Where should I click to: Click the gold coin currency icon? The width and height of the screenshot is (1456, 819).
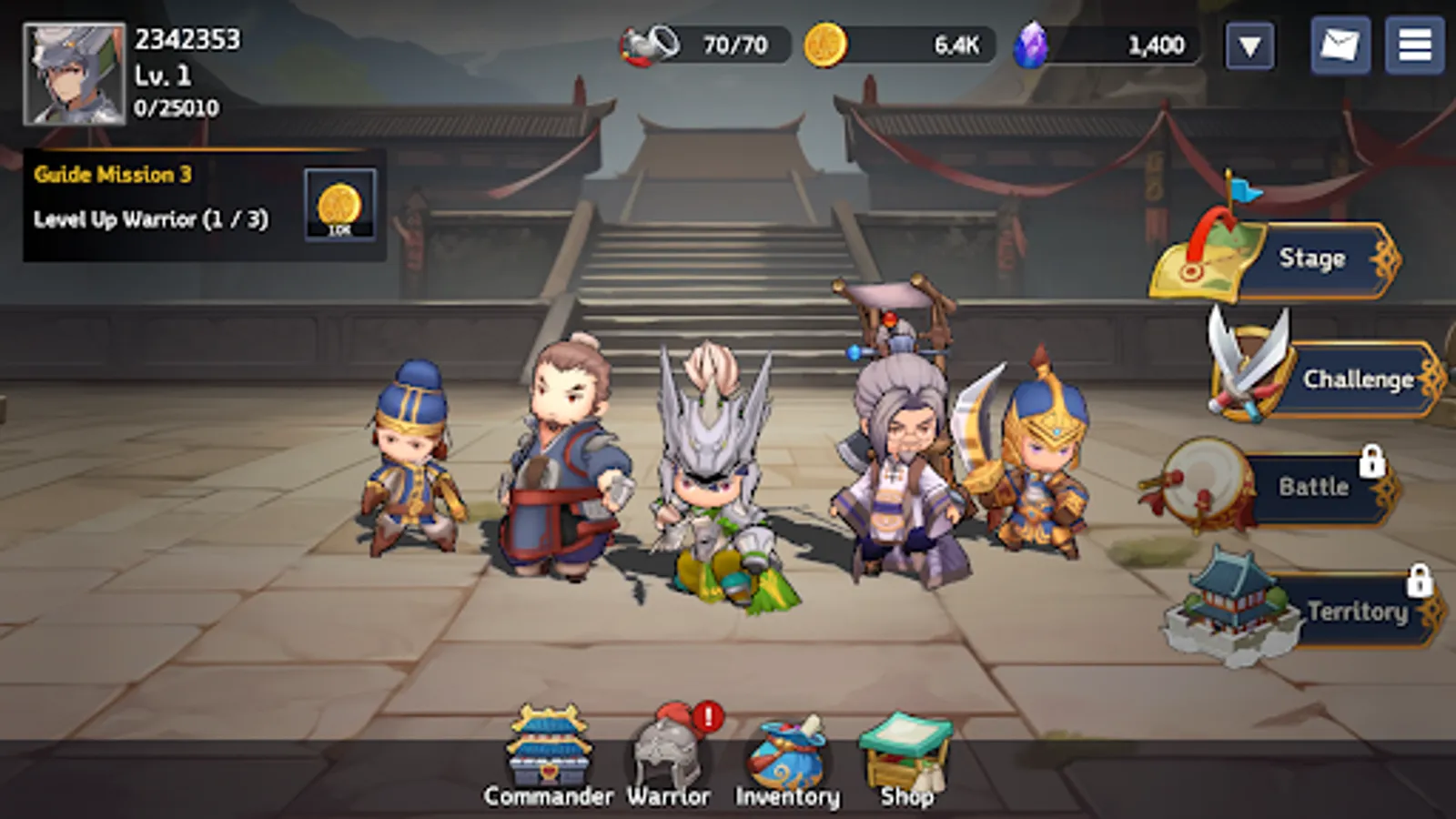824,43
